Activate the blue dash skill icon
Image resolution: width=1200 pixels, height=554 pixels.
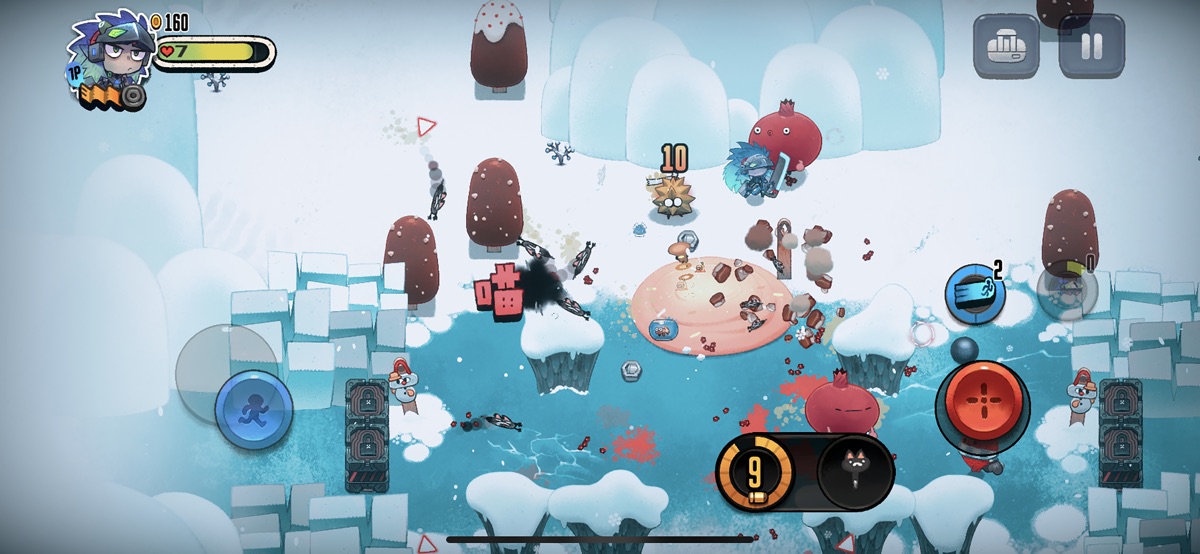pyautogui.click(x=975, y=294)
